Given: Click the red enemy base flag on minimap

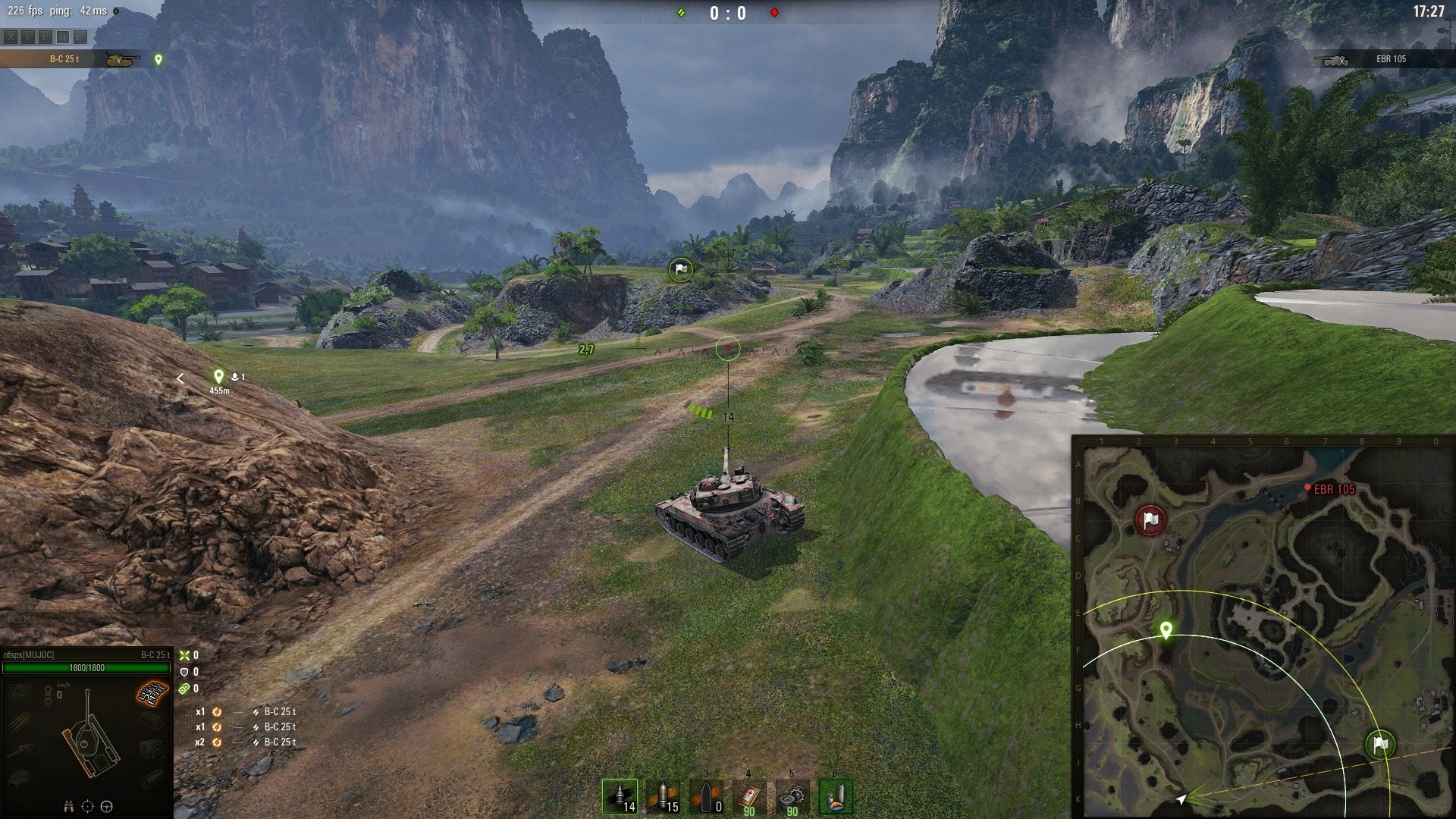Looking at the screenshot, I should coord(1150,520).
